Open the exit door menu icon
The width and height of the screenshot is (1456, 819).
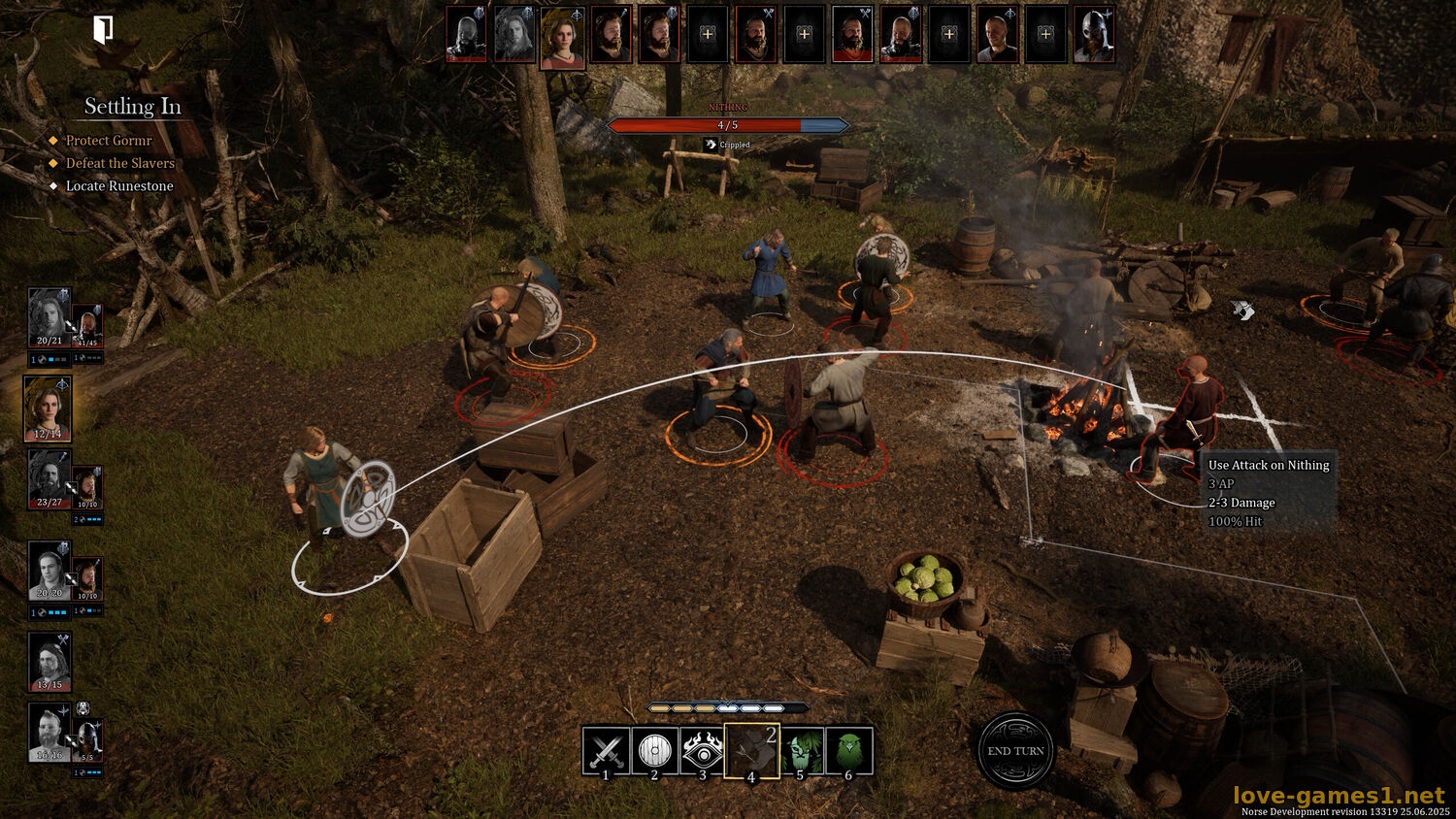[103, 30]
